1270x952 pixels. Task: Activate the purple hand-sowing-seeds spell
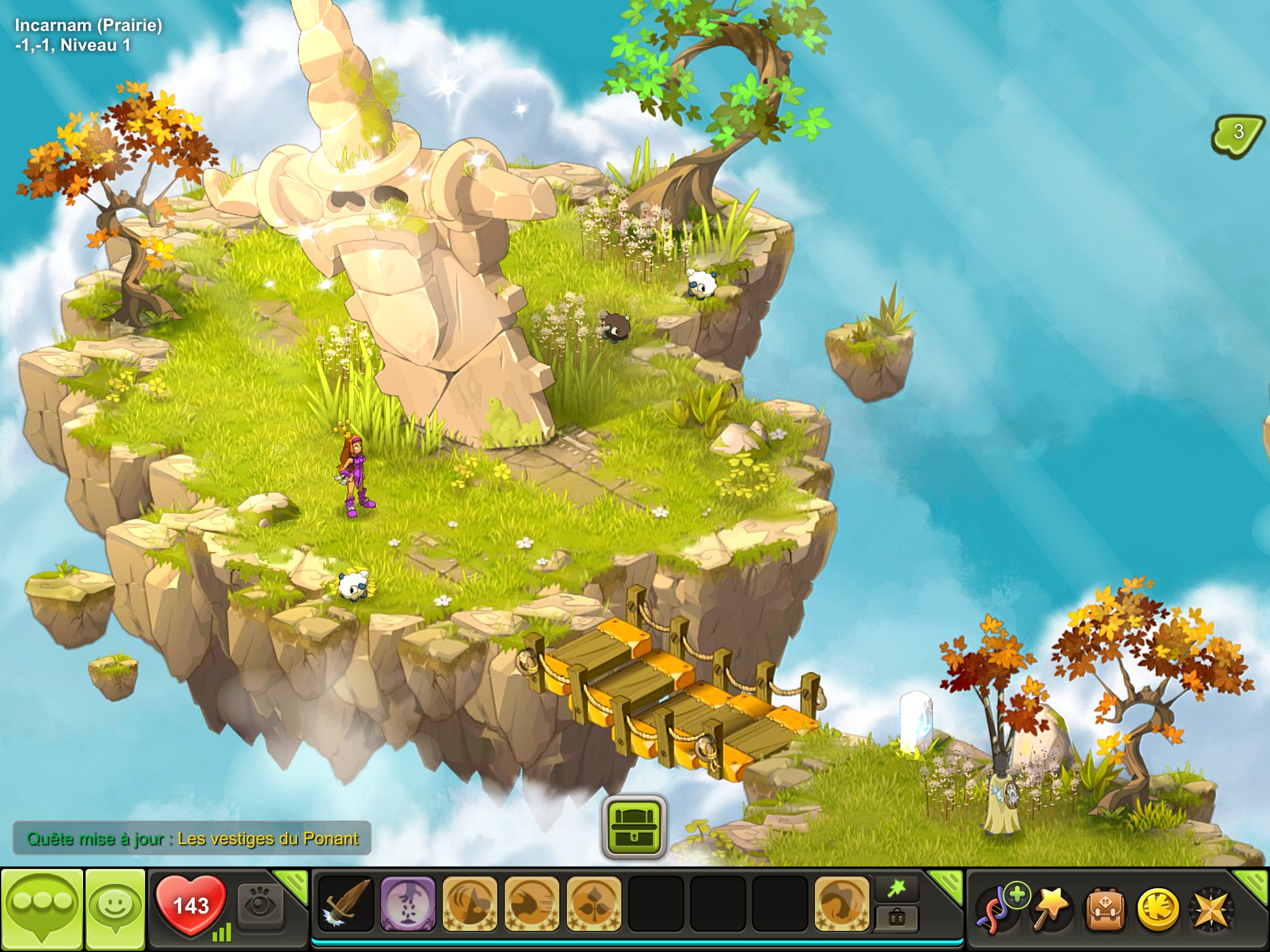point(407,904)
